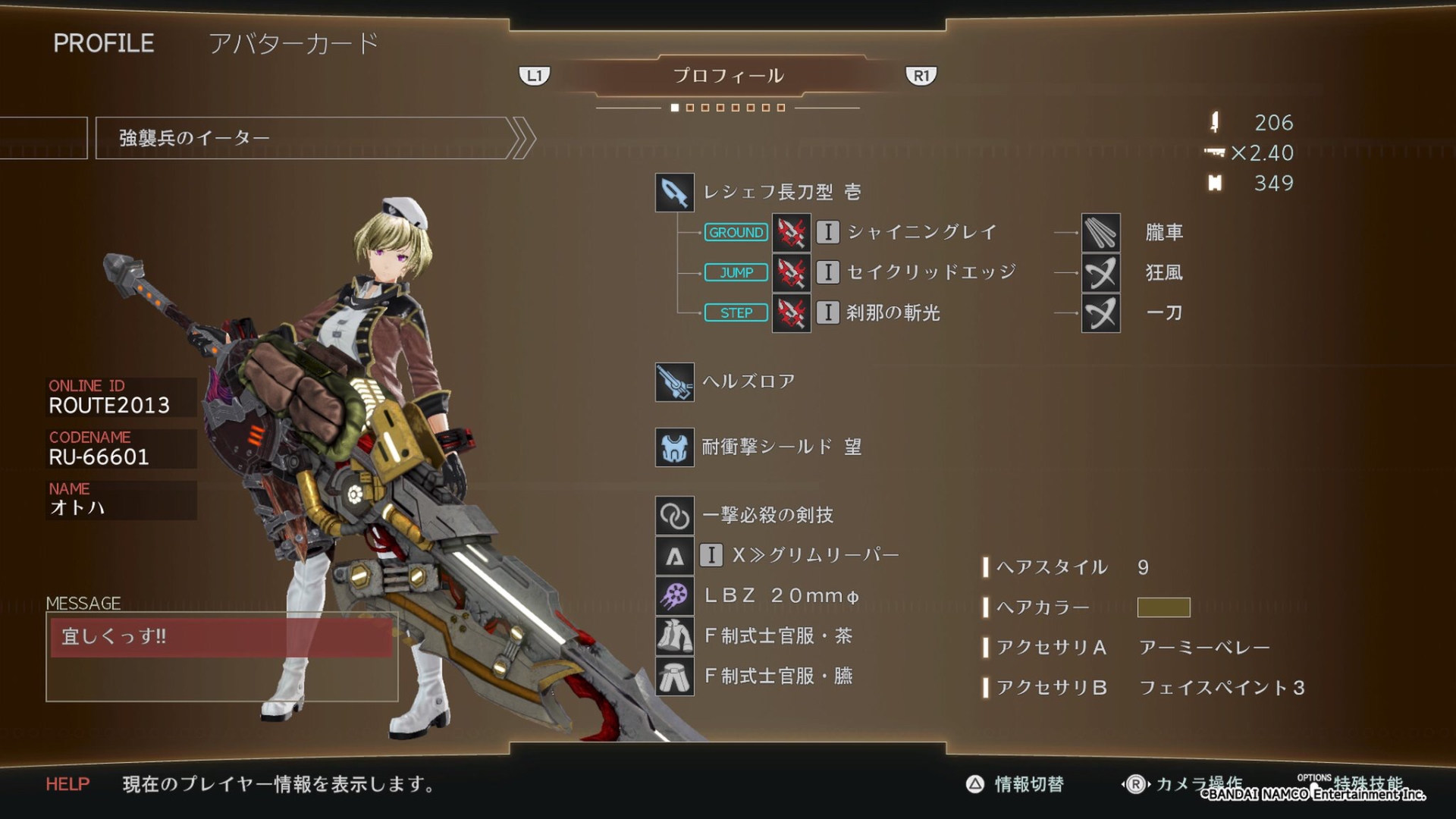Click the X≫グリムリーパー accel trigger icon

[673, 556]
